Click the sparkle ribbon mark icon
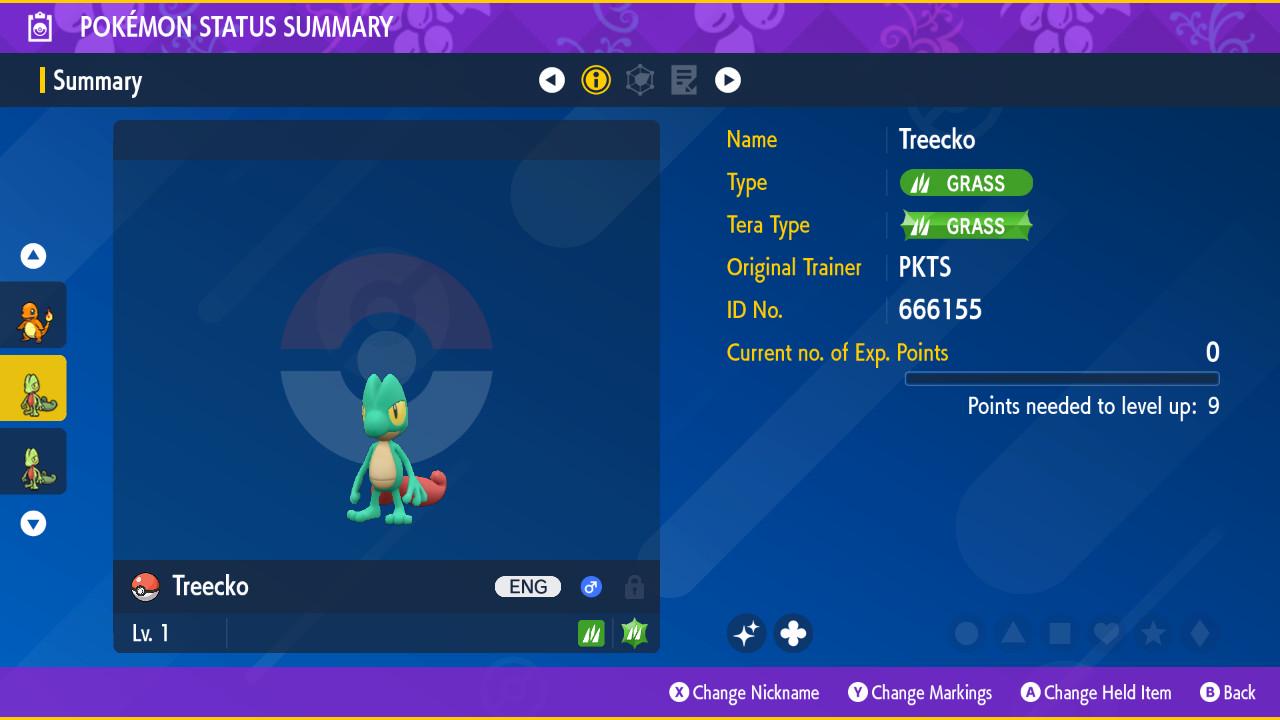 [x=746, y=633]
